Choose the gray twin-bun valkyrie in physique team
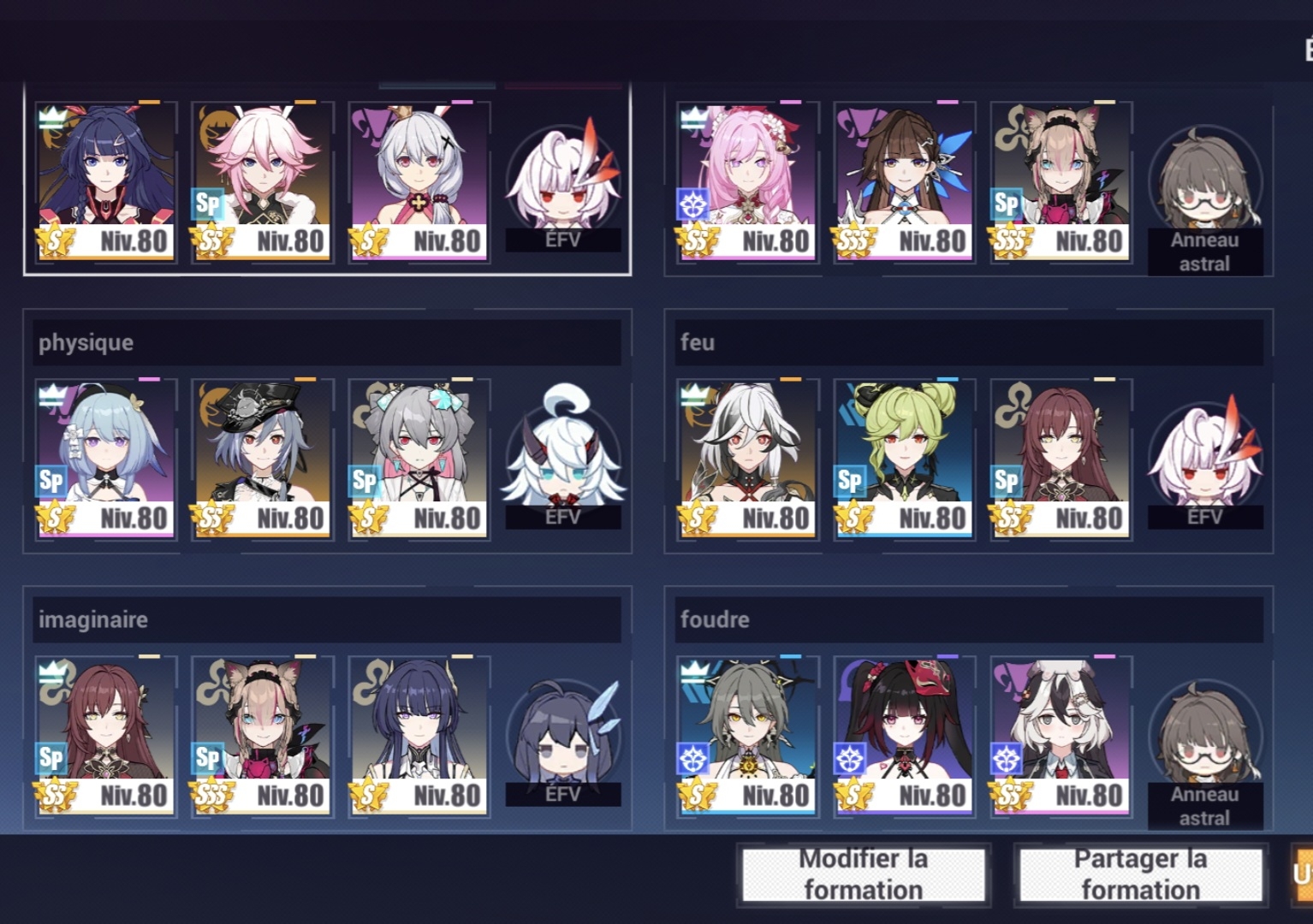Screen dimensions: 1313x924 coord(419,458)
